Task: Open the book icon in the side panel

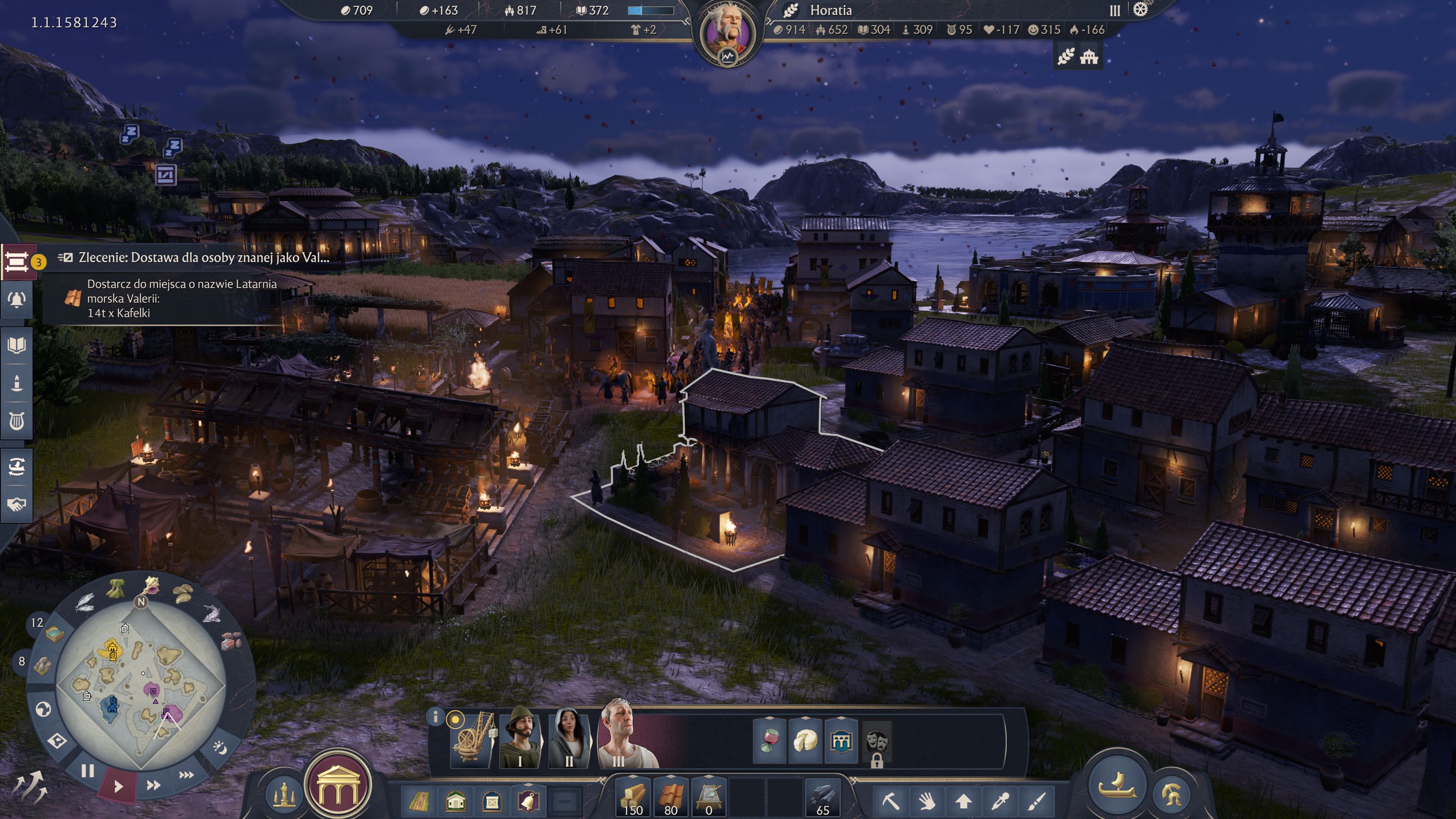Action: pos(17,345)
